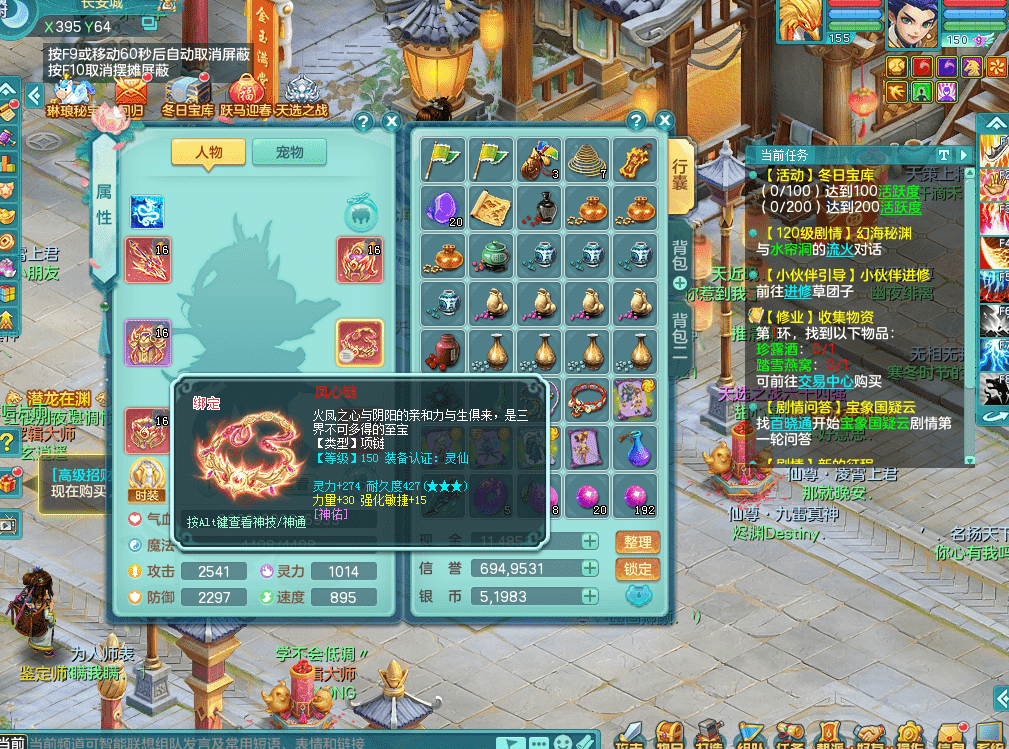Select the 人物 character tab
1009x749 pixels.
coord(208,152)
